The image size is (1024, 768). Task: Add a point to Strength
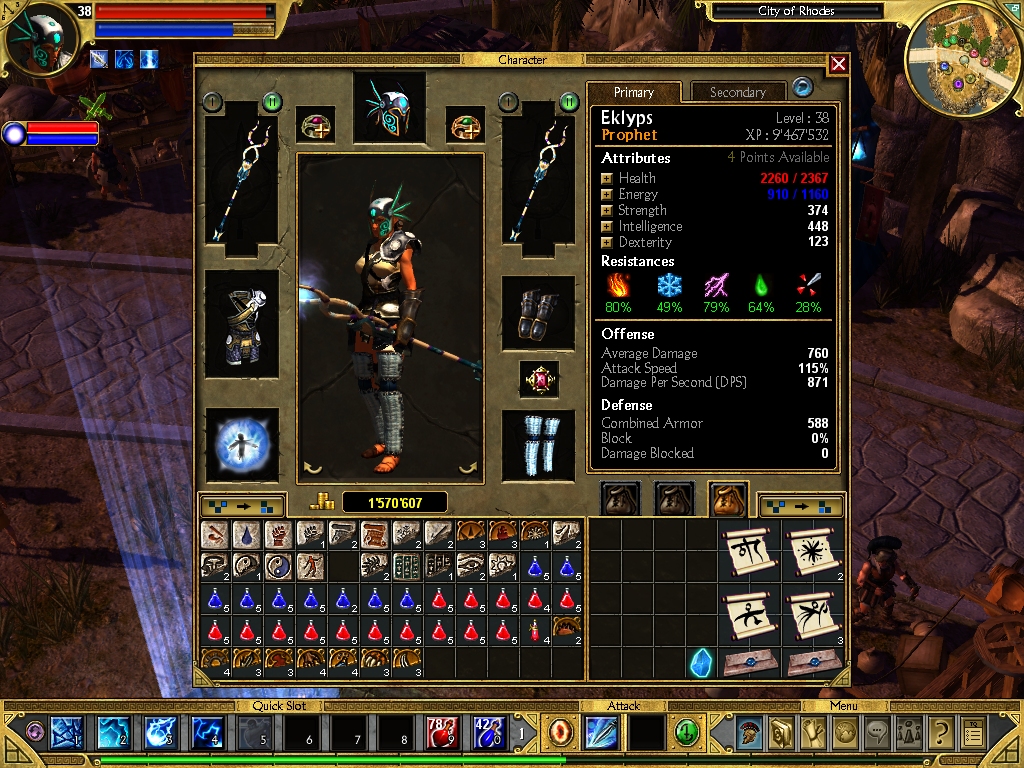pos(606,211)
